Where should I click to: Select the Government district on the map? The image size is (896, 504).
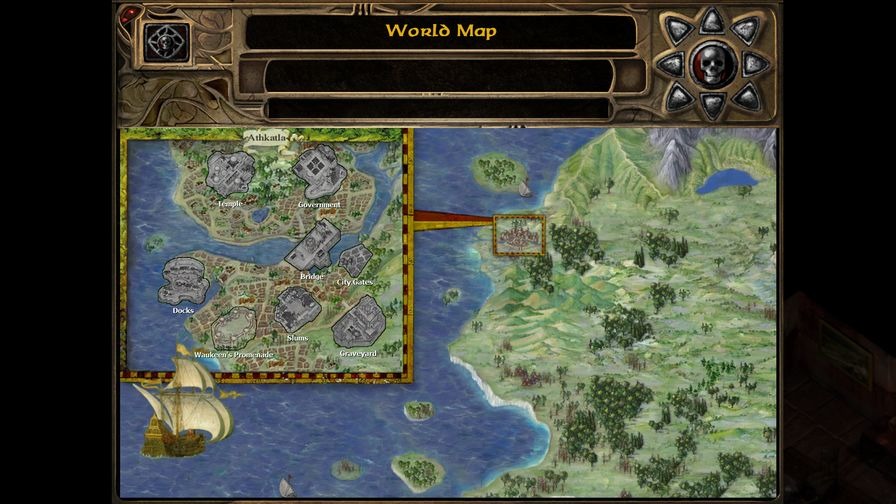pos(320,172)
